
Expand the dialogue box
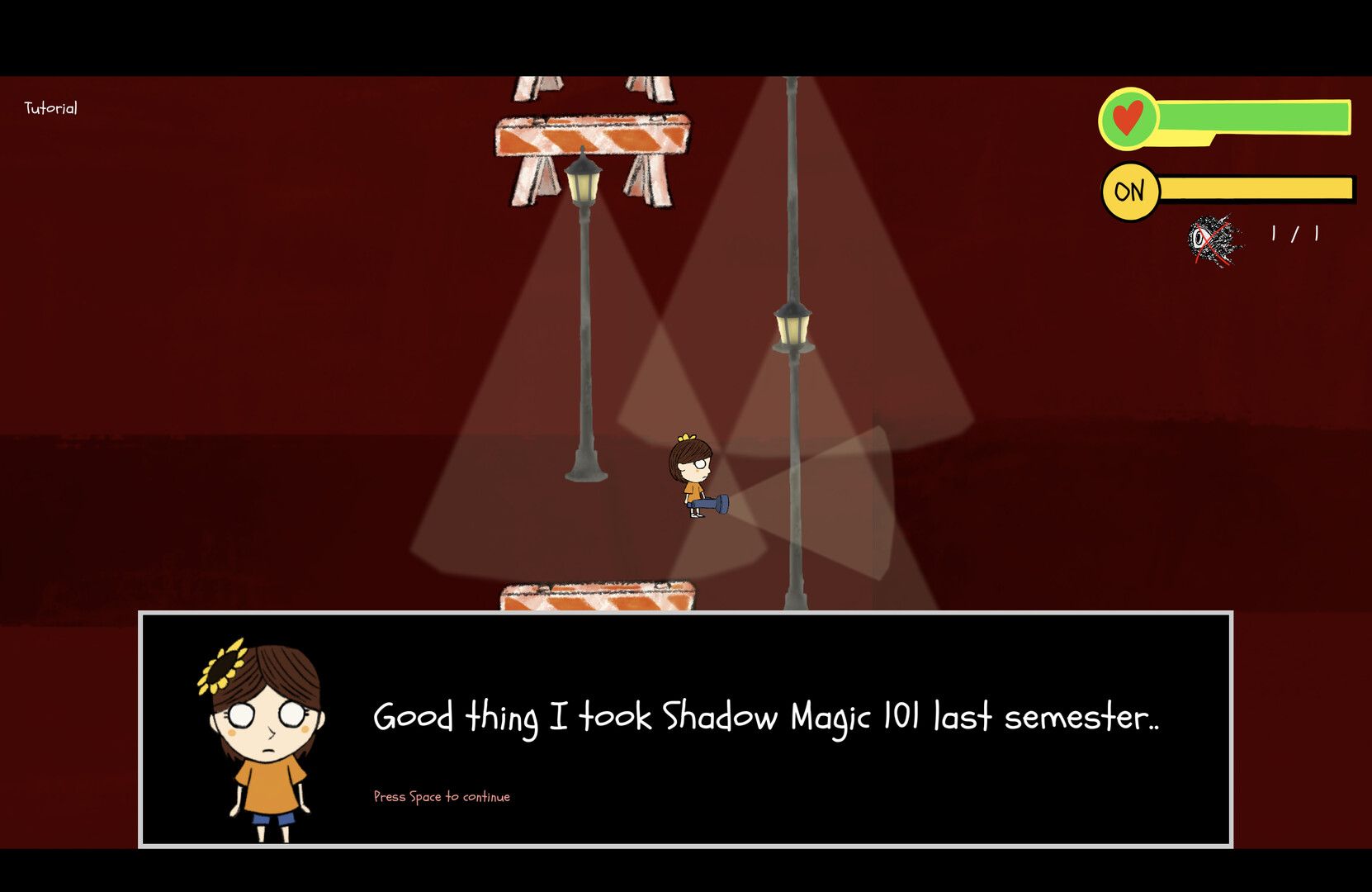[685, 731]
